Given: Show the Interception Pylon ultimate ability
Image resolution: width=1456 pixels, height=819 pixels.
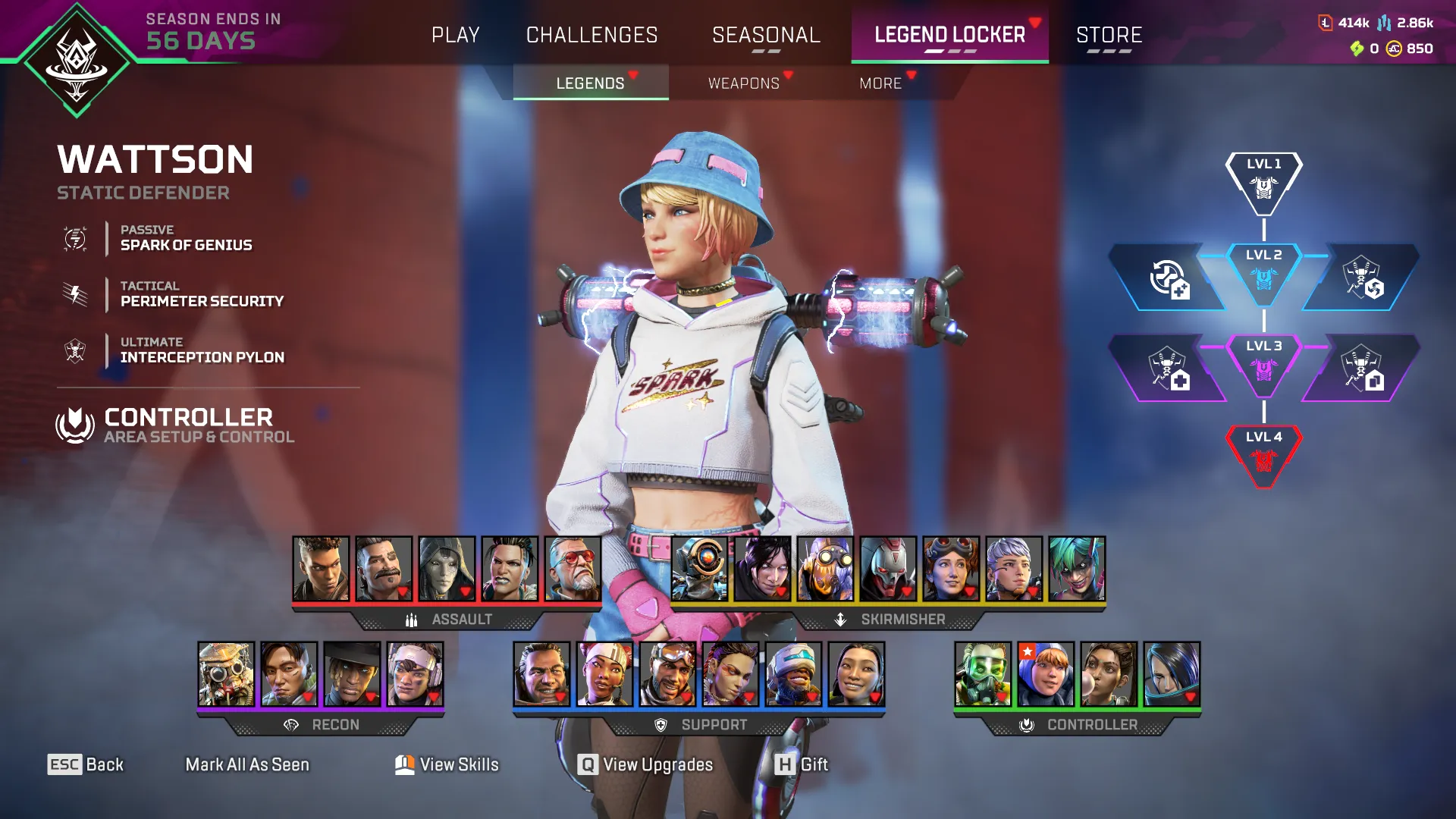Looking at the screenshot, I should point(202,350).
